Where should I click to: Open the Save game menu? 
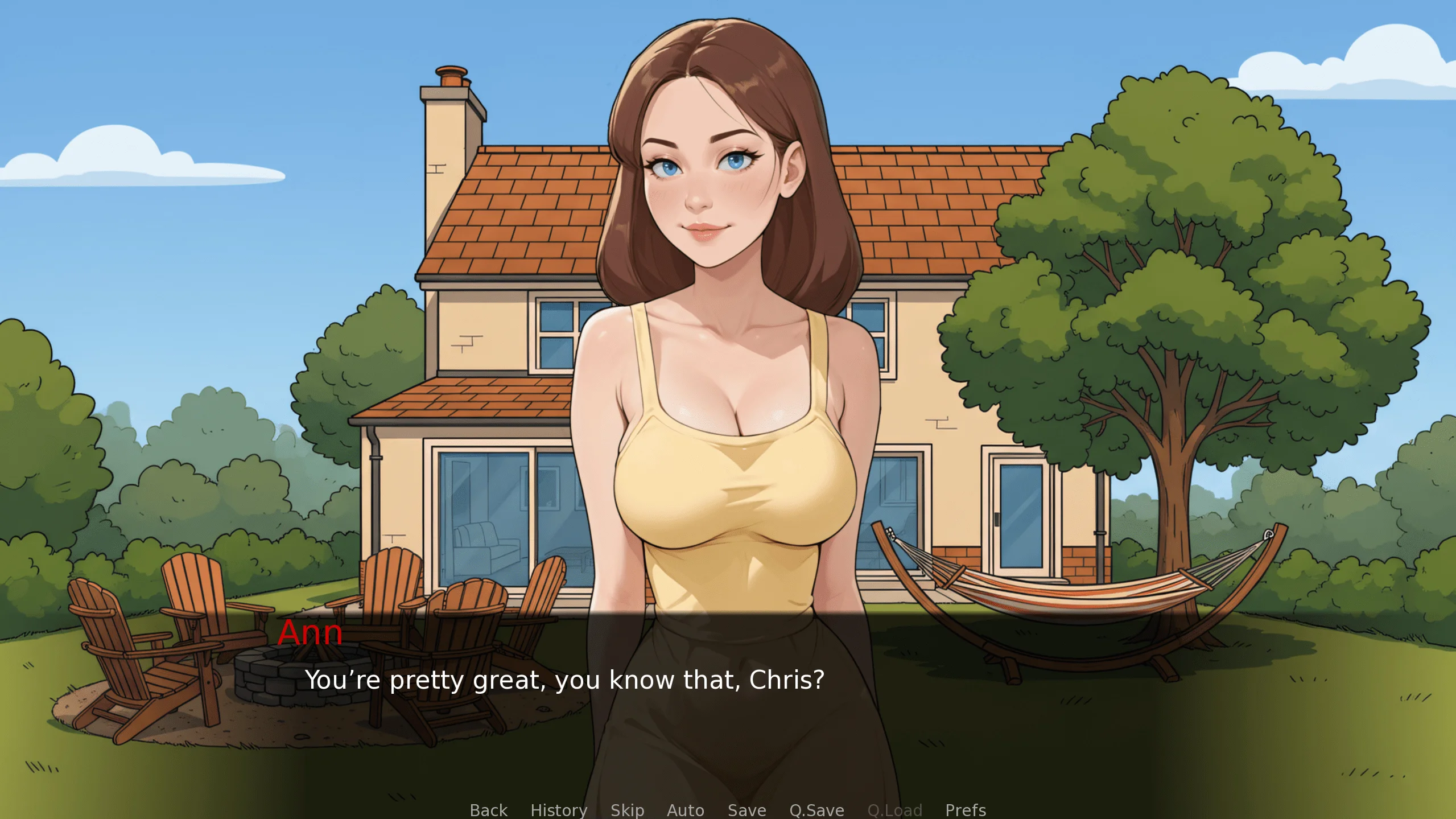click(746, 809)
